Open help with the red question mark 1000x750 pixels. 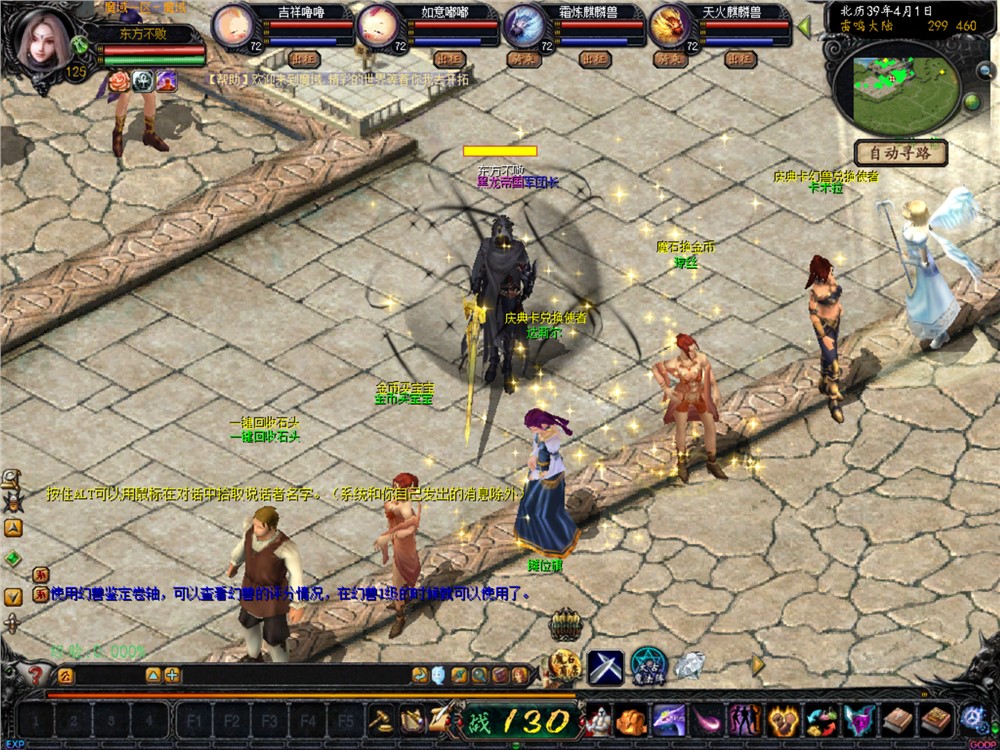pyautogui.click(x=37, y=674)
